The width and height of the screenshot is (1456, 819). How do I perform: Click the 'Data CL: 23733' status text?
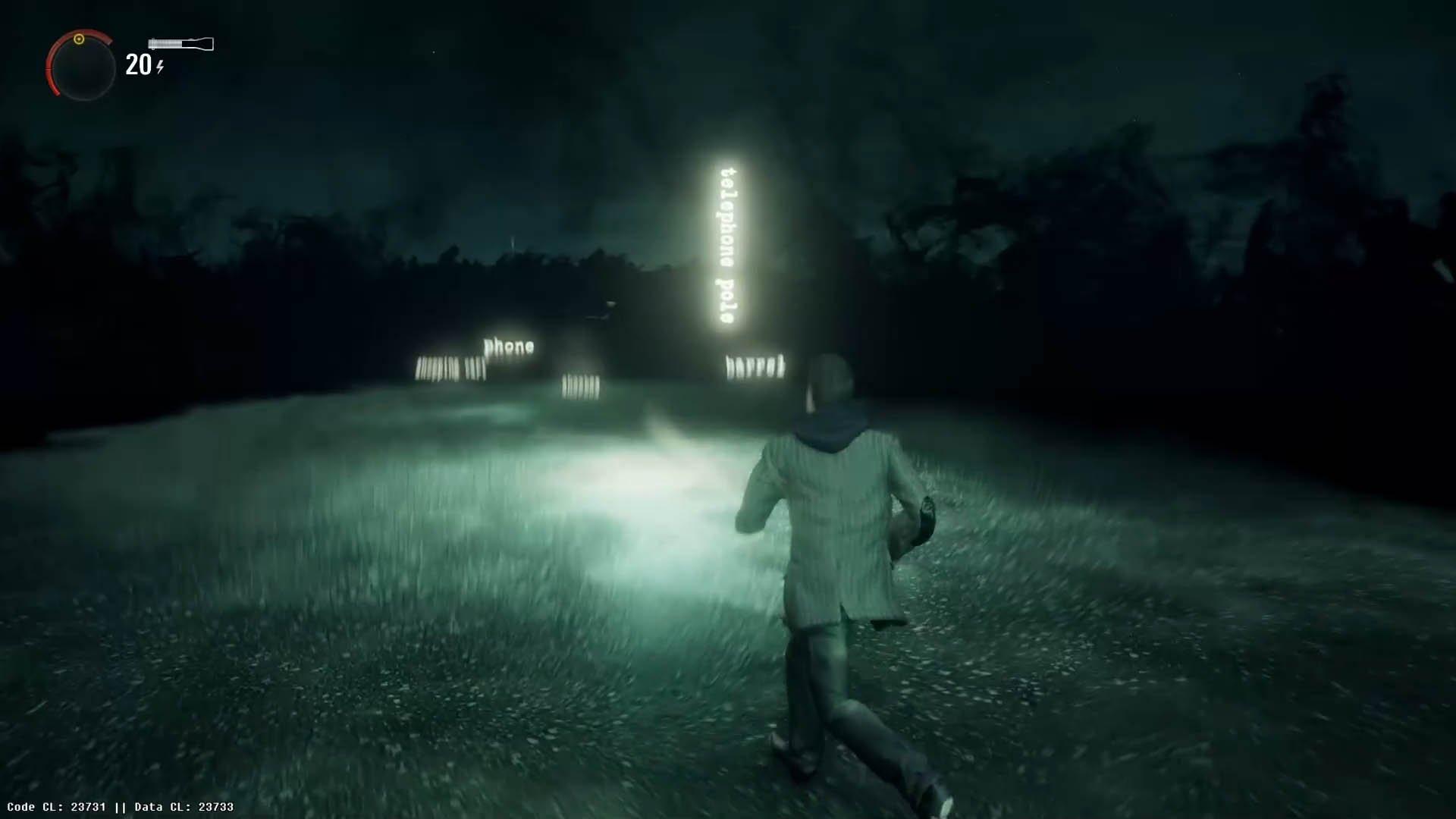click(x=182, y=807)
